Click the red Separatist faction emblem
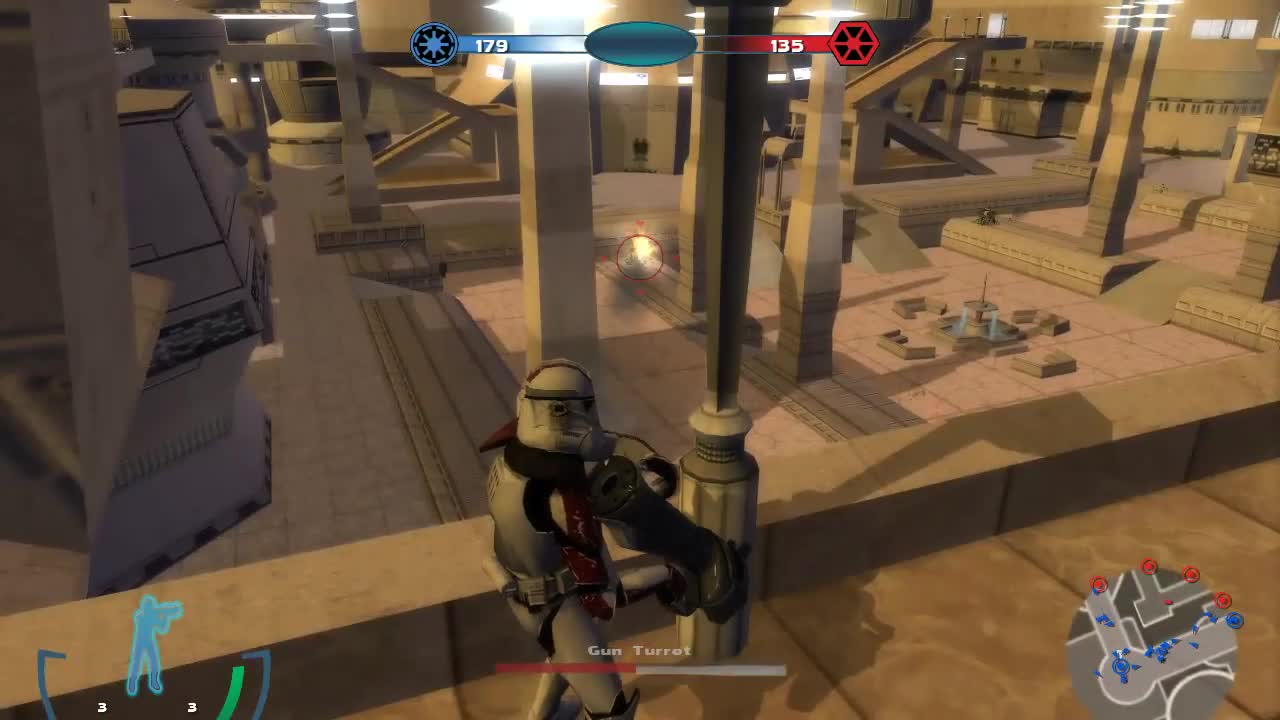This screenshot has height=720, width=1280. click(852, 45)
